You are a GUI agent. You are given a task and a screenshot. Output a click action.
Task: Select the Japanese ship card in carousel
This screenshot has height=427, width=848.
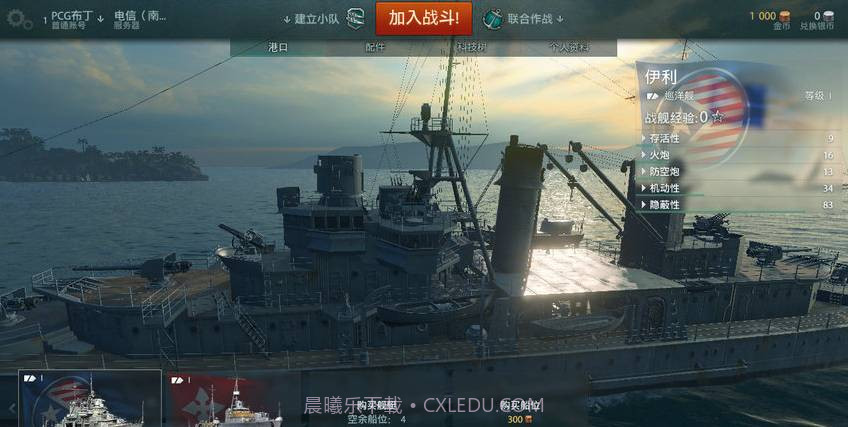(232, 401)
